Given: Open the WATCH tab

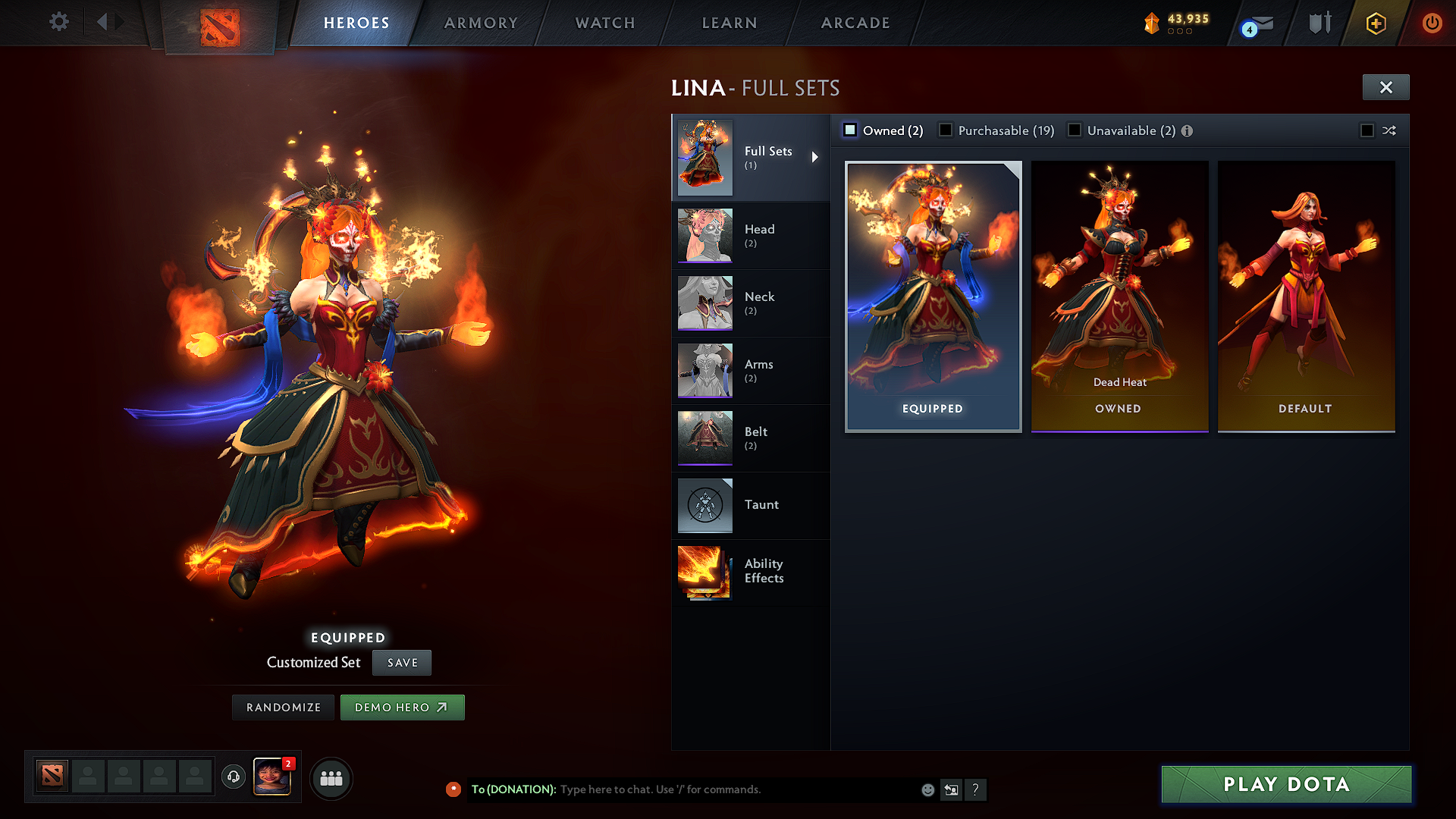Looking at the screenshot, I should 604,23.
